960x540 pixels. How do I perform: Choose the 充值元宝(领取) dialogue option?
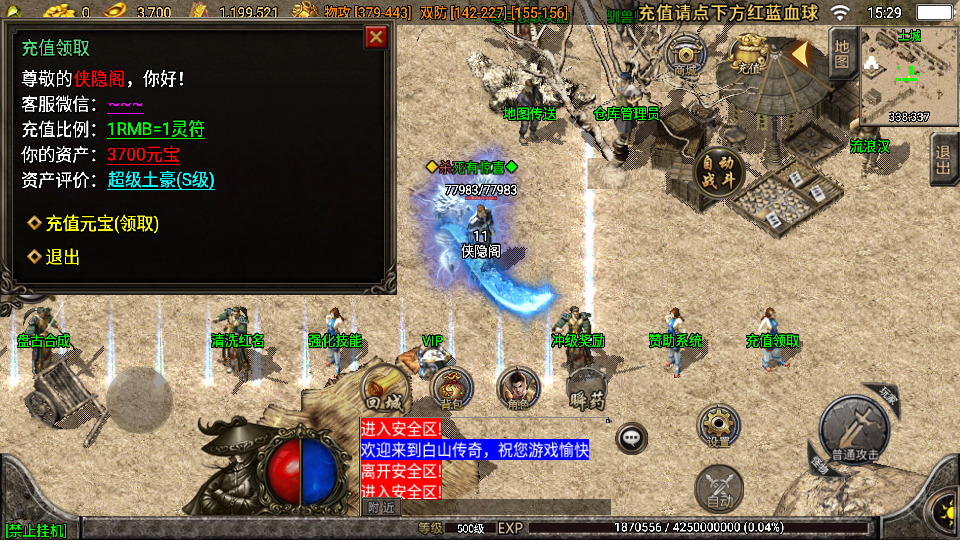pos(102,223)
